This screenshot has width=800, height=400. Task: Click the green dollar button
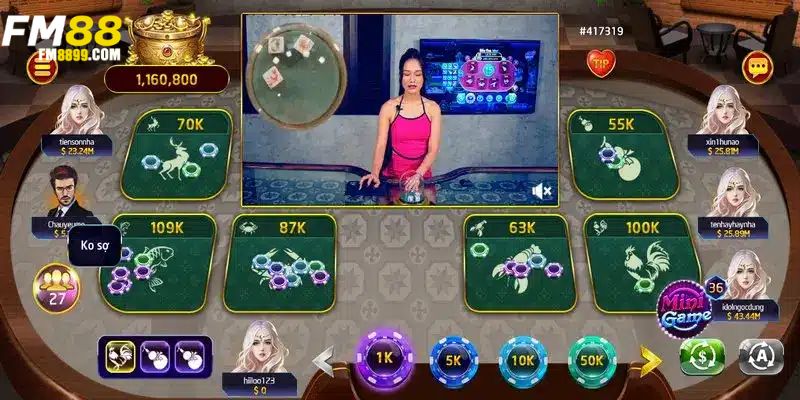tap(701, 356)
